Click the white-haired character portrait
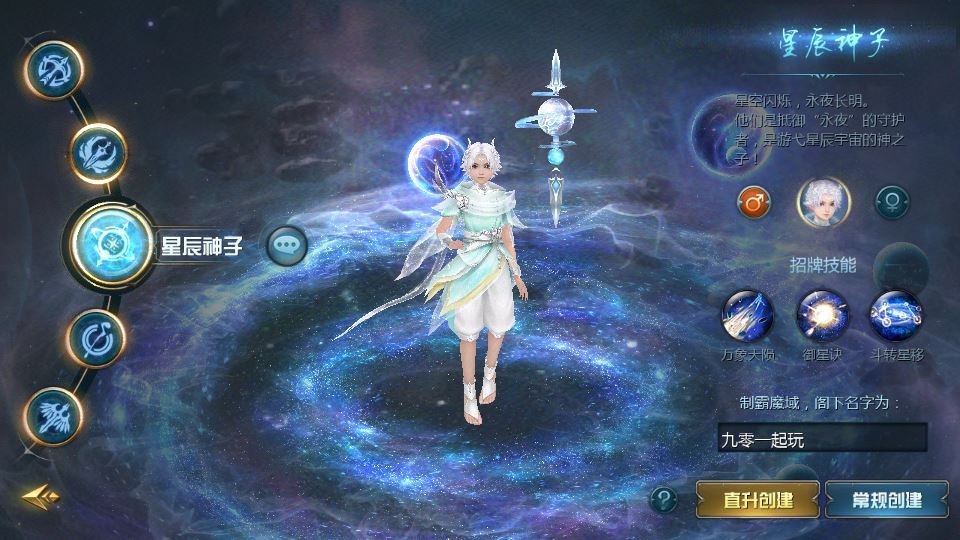The width and height of the screenshot is (960, 540). (821, 201)
